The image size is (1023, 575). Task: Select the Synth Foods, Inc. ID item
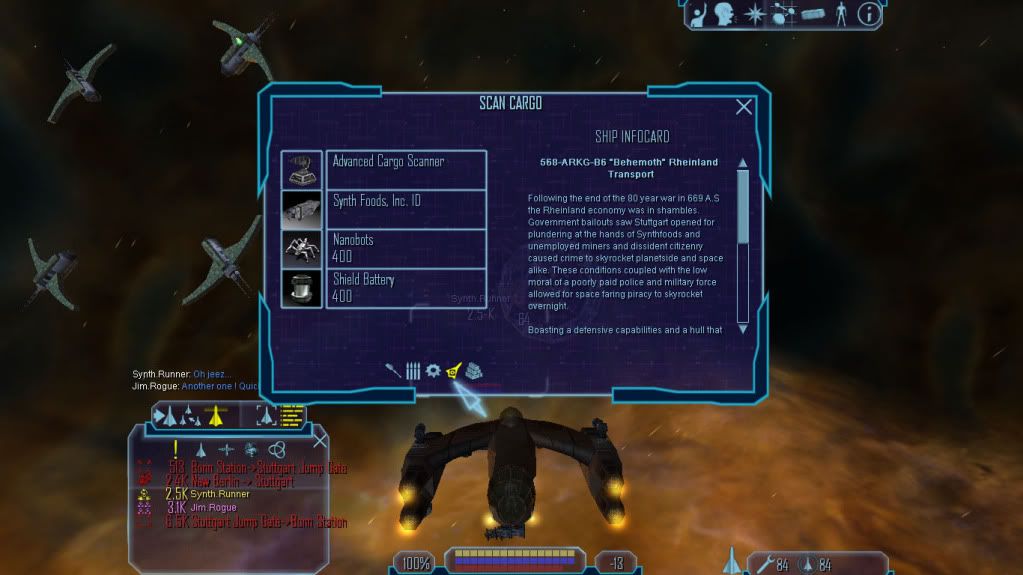[x=406, y=207]
